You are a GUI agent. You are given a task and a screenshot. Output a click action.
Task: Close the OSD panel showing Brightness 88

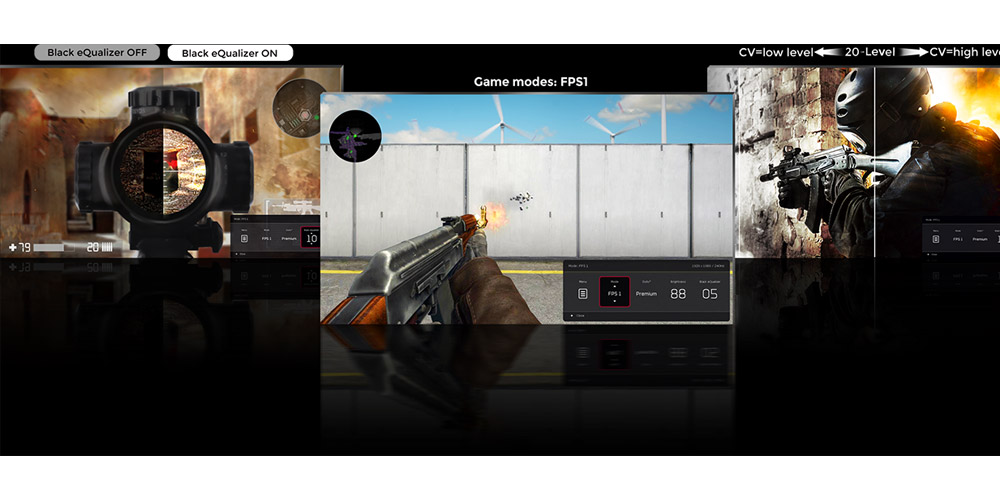coord(578,315)
